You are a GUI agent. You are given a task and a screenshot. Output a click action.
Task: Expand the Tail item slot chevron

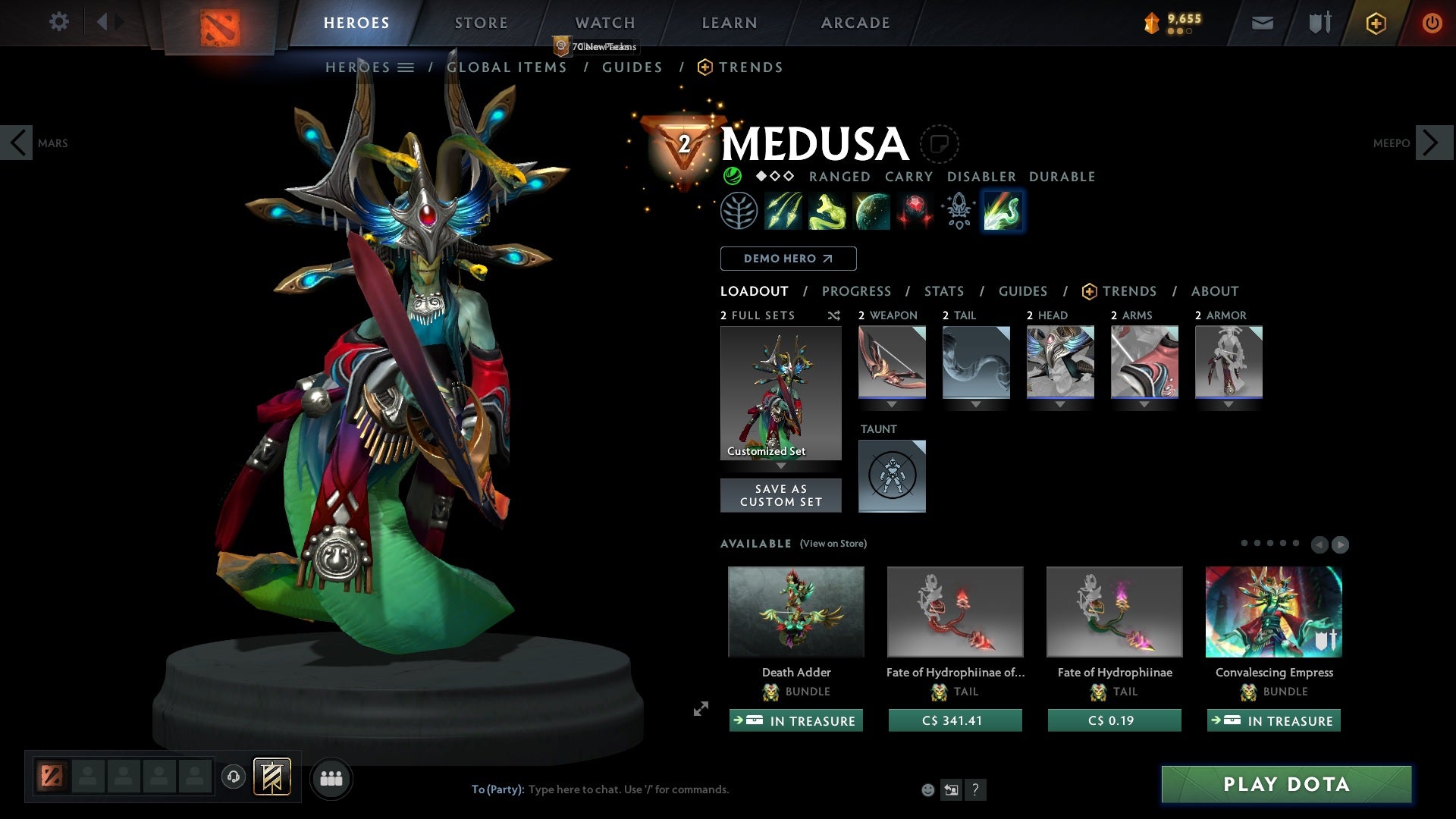pyautogui.click(x=976, y=404)
